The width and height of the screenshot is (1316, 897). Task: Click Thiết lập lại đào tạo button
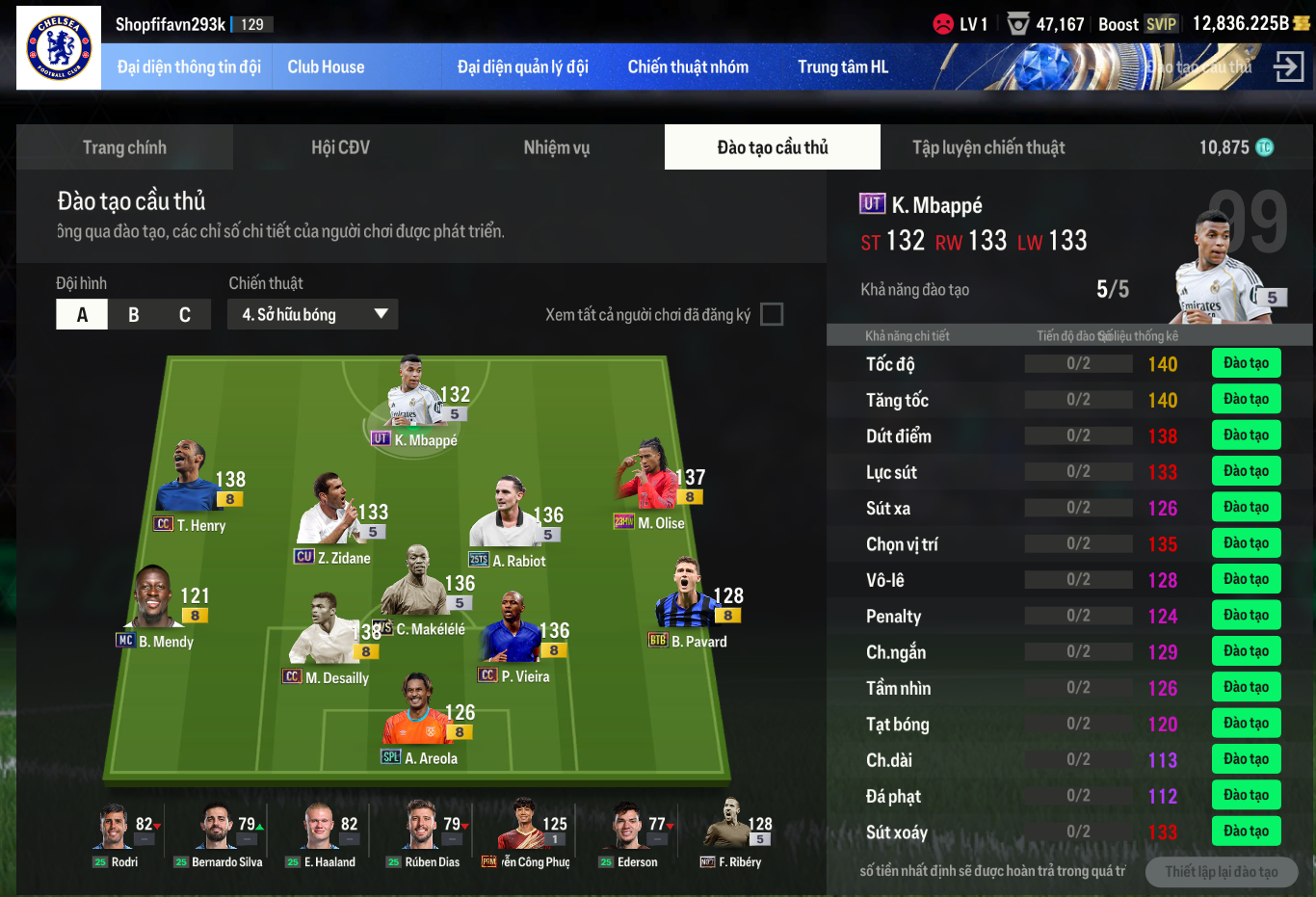tap(1221, 872)
